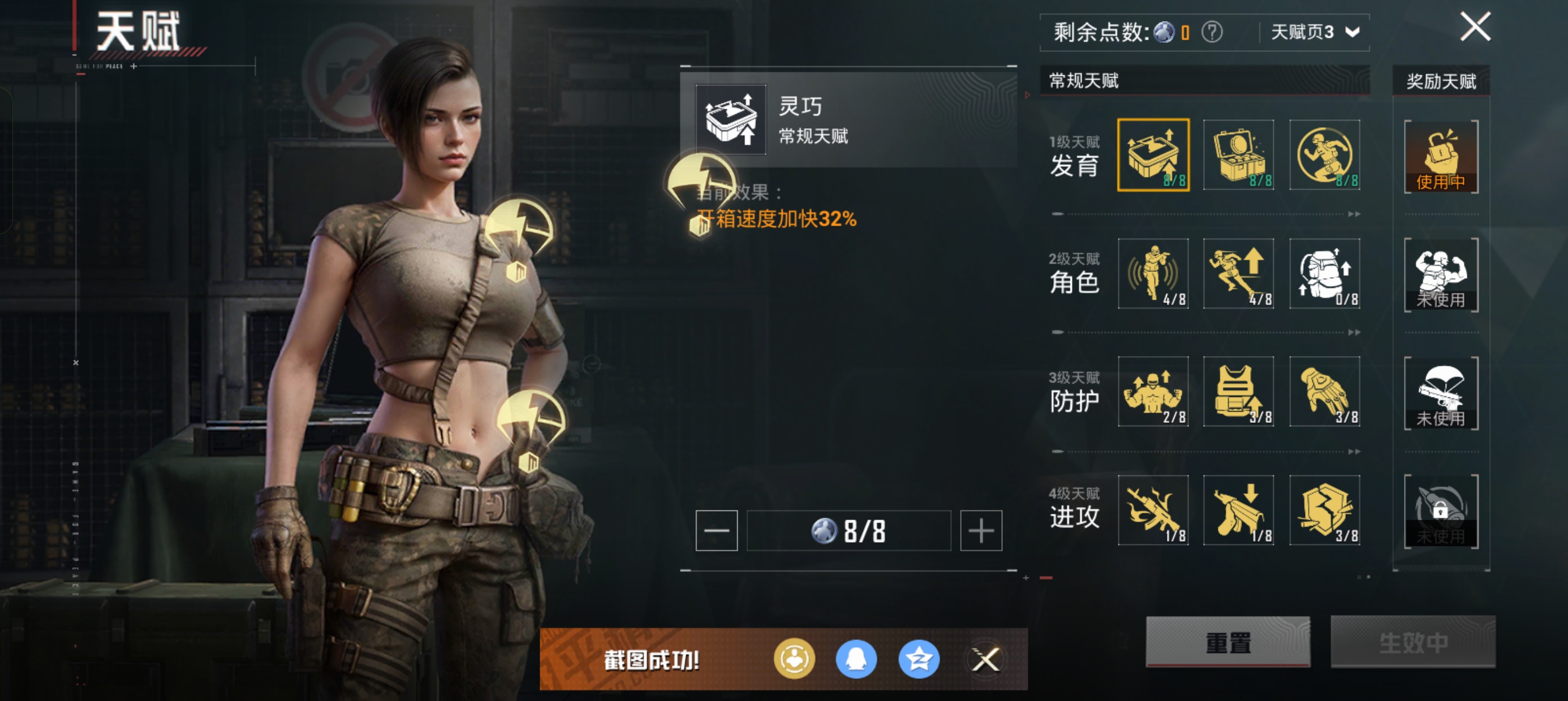
Task: Select the gun recoil-down talent
Action: [1238, 510]
